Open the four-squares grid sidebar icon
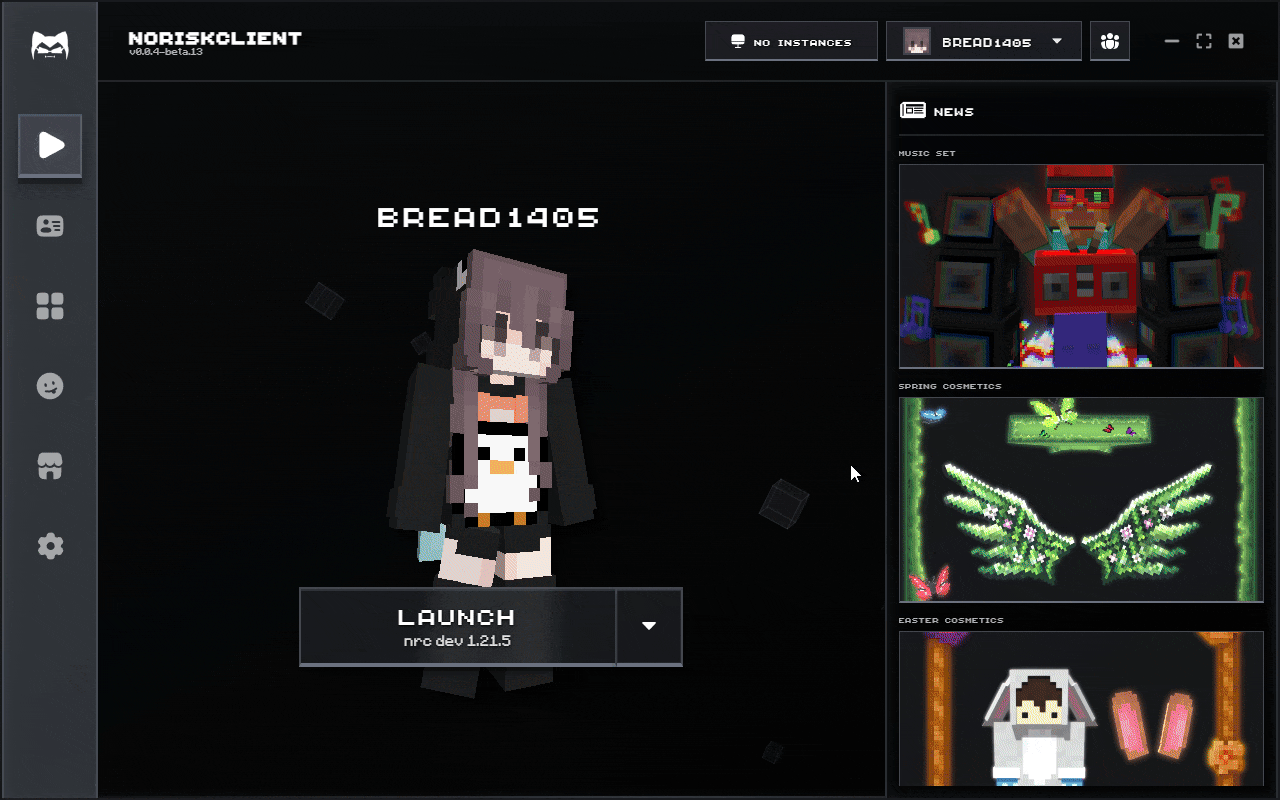The image size is (1280, 800). point(50,306)
